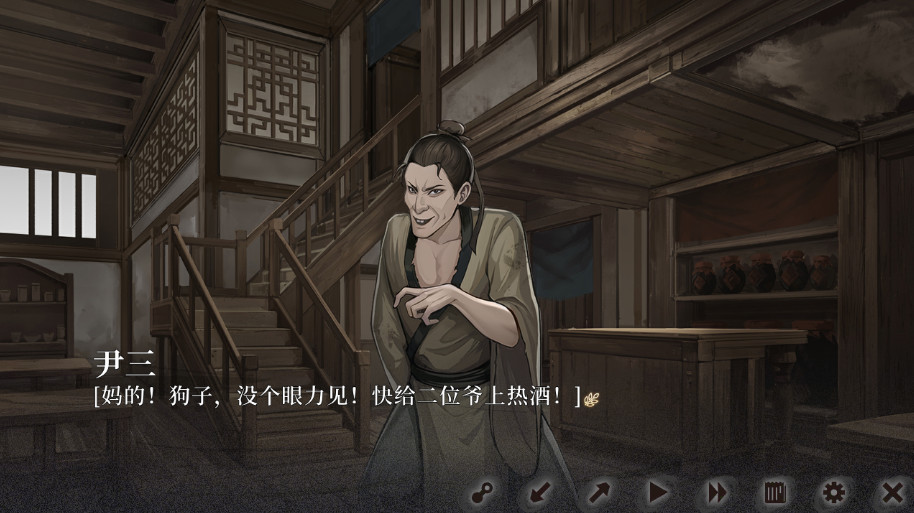This screenshot has height=513, width=914.
Task: Open the dialogue log notepad icon
Action: [x=775, y=492]
